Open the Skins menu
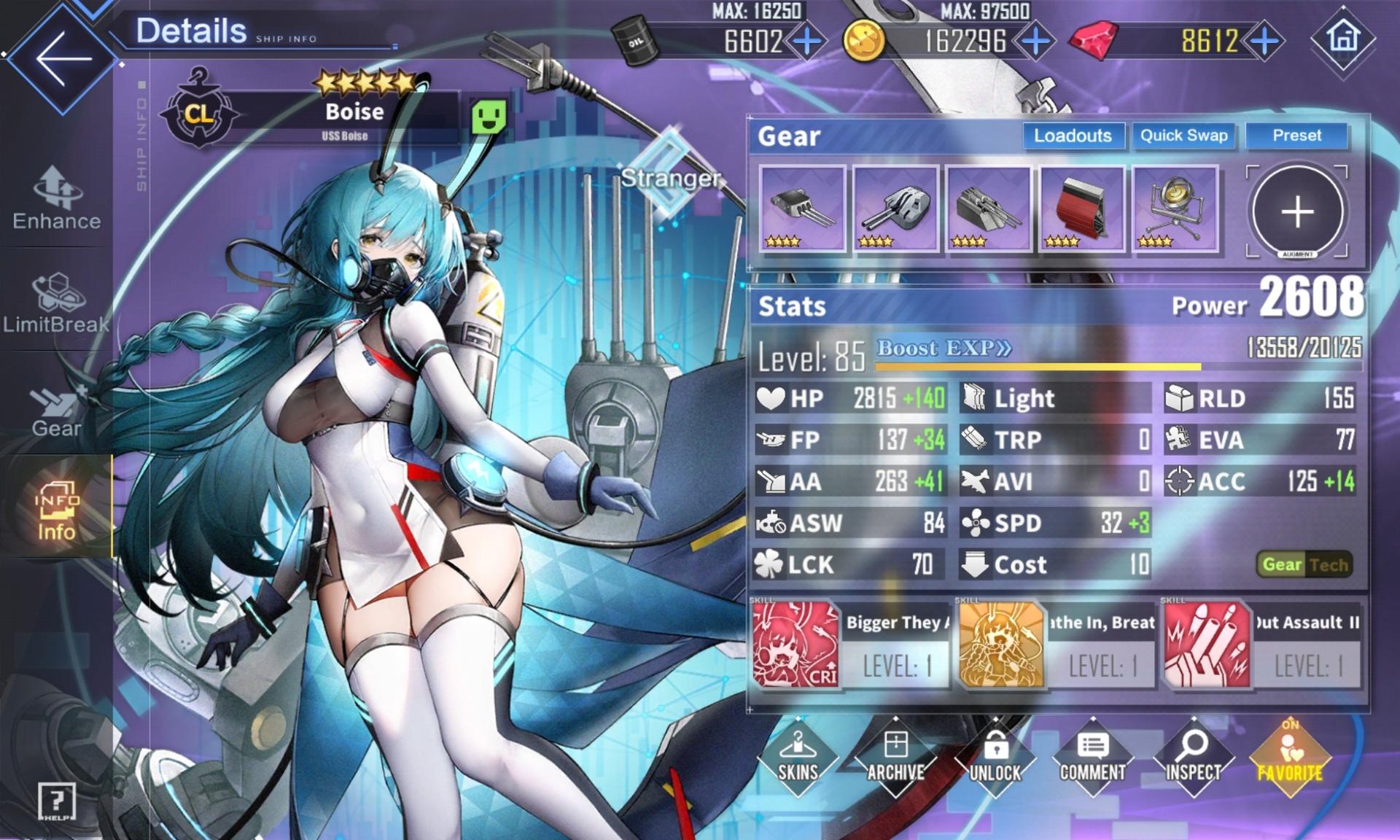This screenshot has width=1400, height=840. (x=798, y=758)
